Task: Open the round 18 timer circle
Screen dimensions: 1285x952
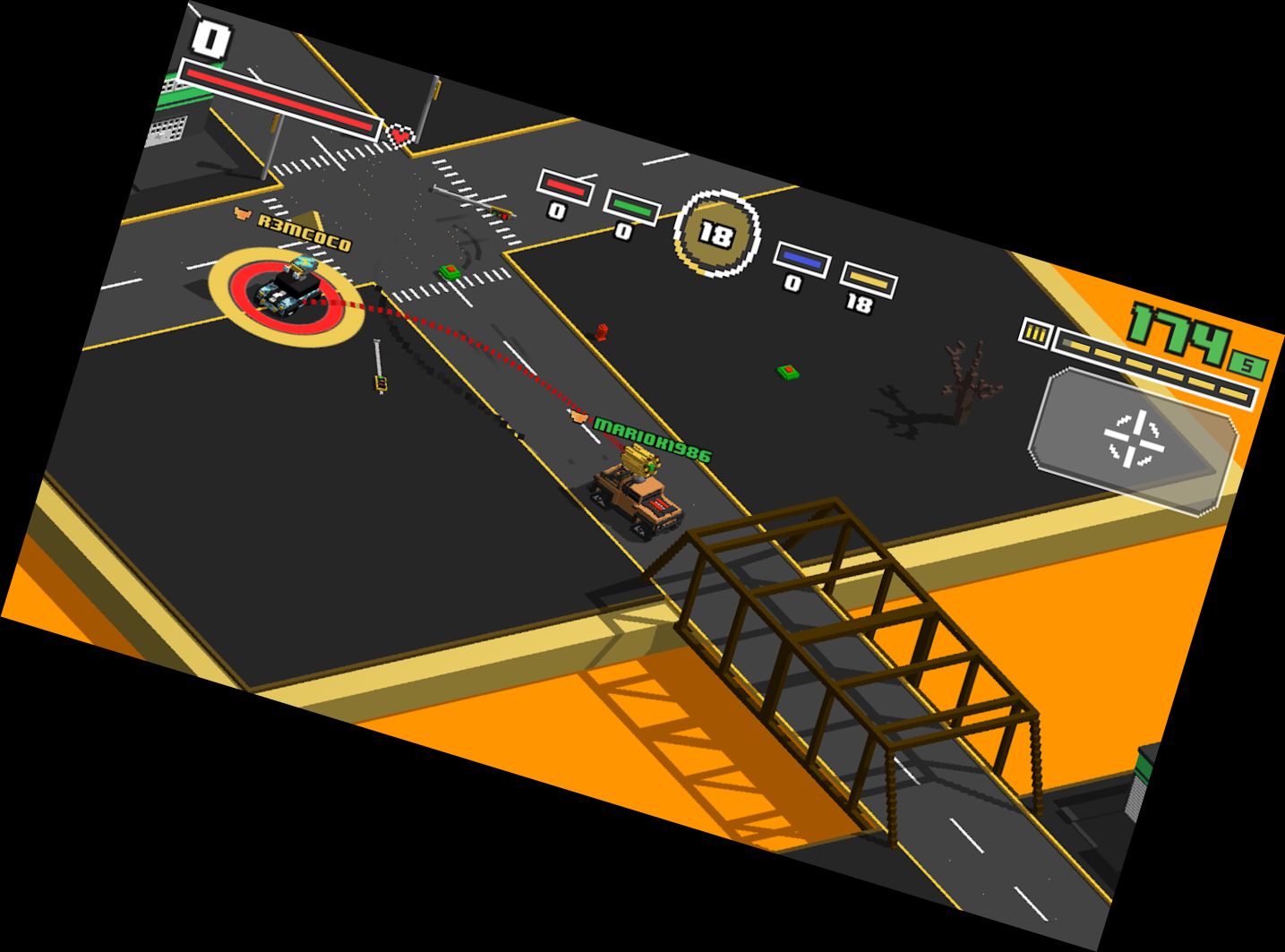Action: [716, 232]
